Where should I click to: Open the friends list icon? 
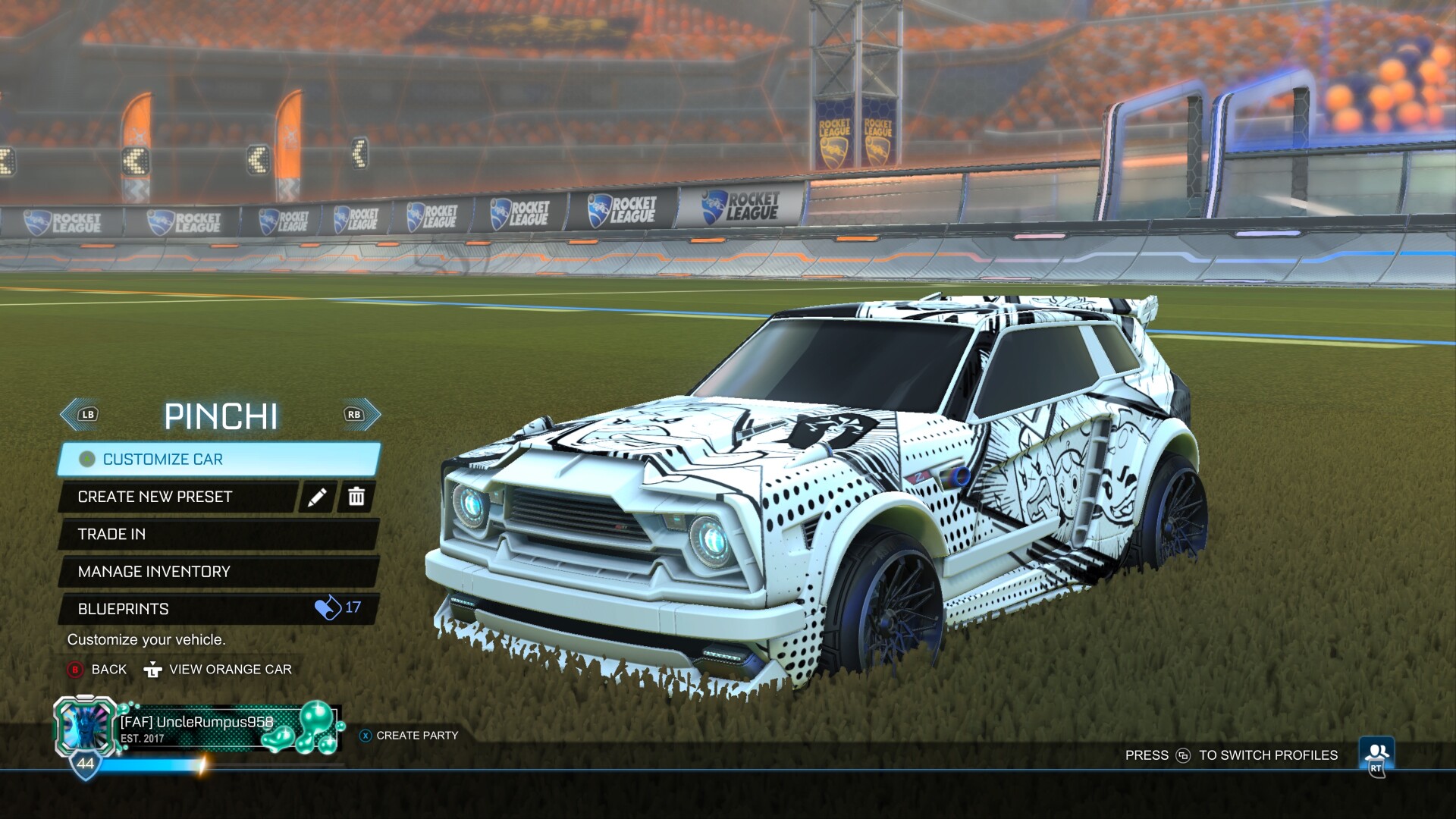[x=1376, y=755]
